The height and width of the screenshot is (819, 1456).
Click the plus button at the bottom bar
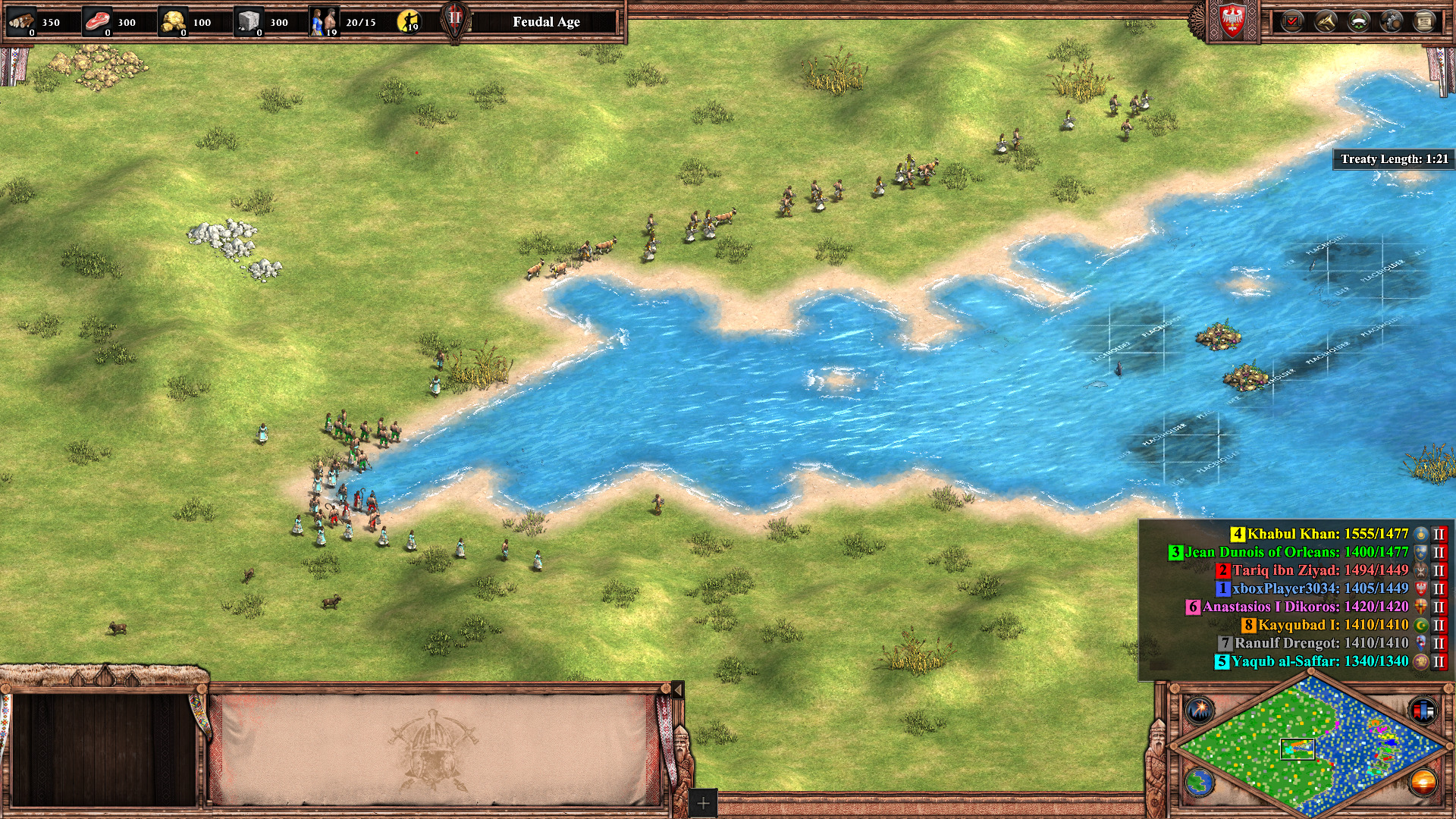[703, 803]
